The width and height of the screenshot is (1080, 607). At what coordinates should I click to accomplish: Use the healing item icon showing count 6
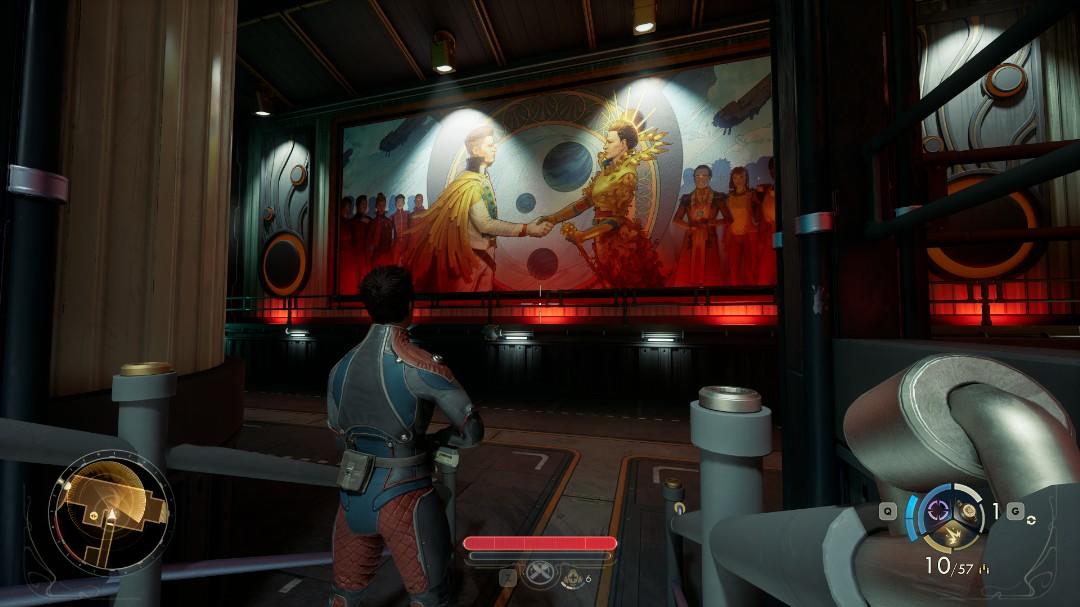click(x=570, y=576)
